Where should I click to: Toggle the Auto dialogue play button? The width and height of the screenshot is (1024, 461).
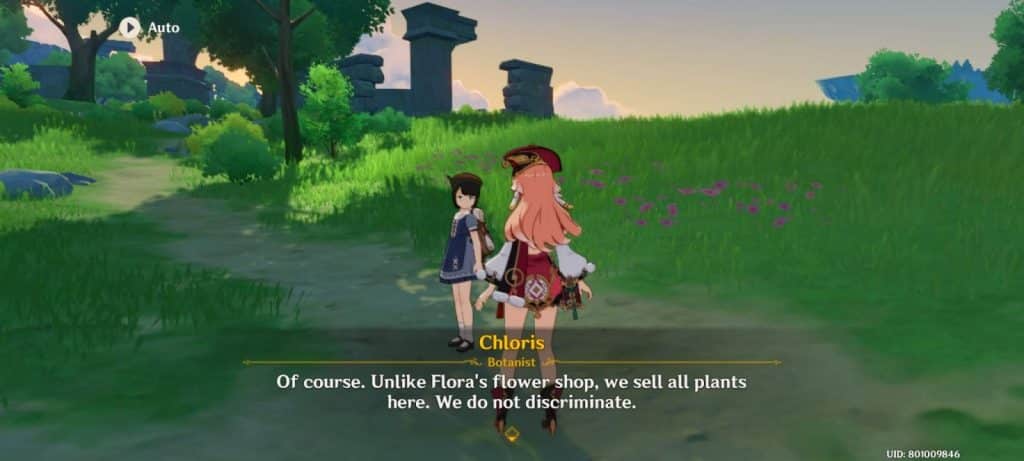131,27
